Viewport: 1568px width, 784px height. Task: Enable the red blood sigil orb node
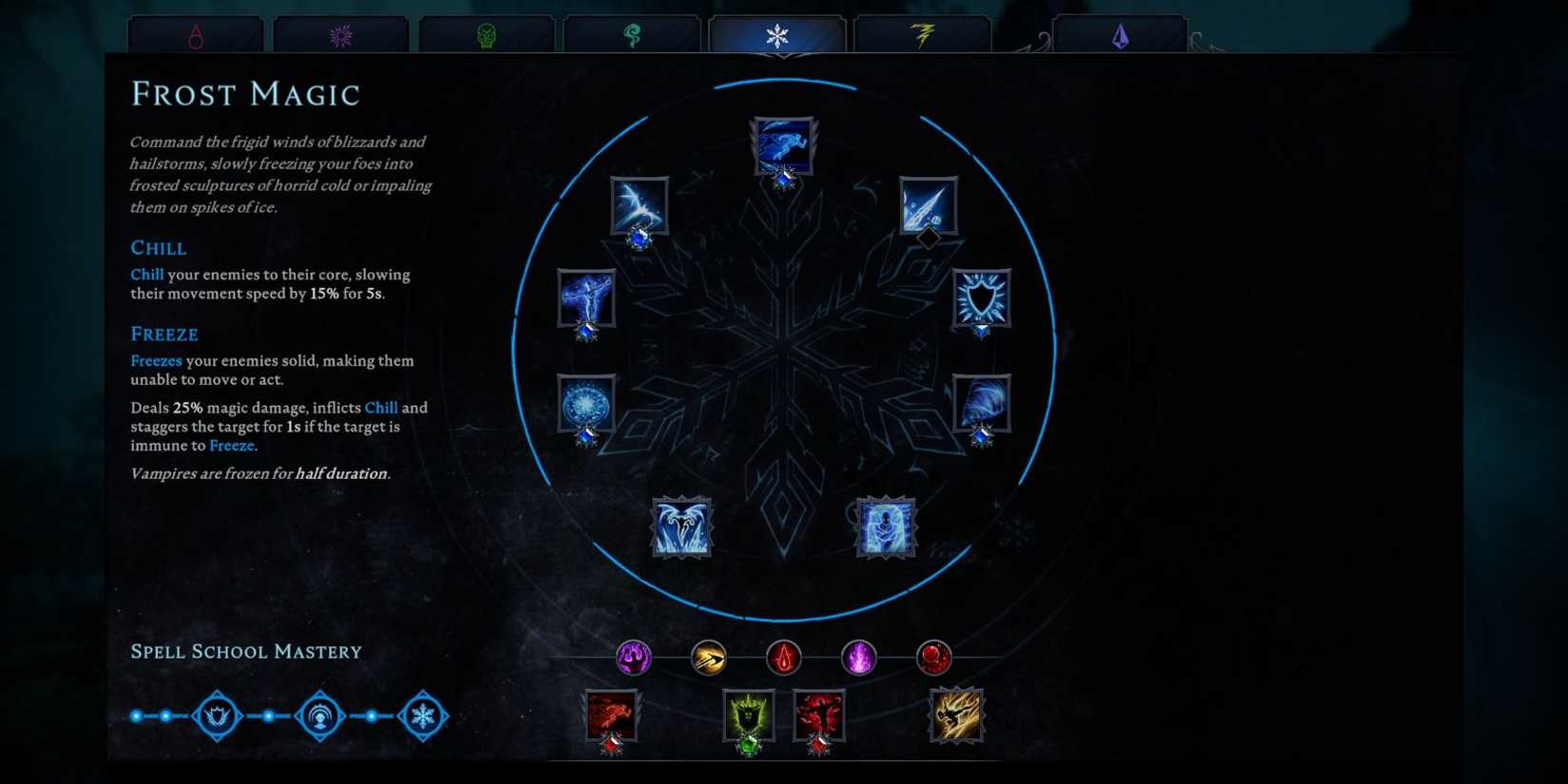coord(782,658)
